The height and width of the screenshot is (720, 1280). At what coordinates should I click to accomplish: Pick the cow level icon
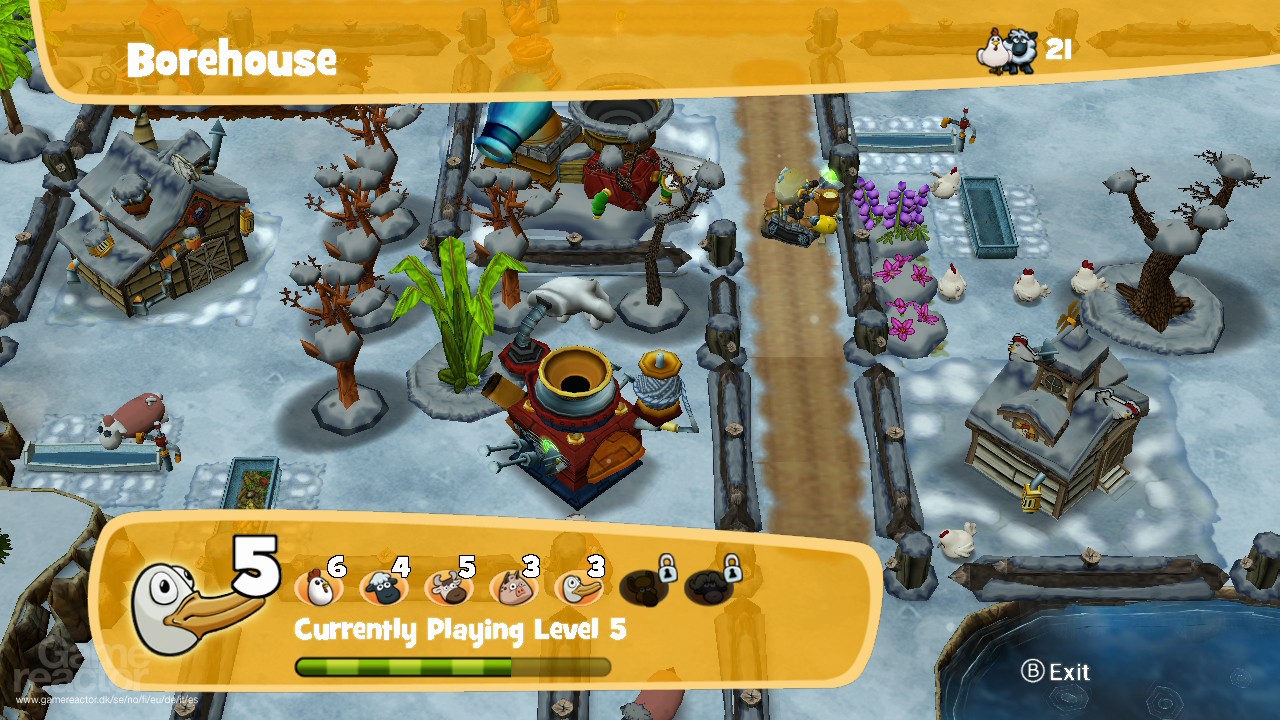click(x=448, y=588)
